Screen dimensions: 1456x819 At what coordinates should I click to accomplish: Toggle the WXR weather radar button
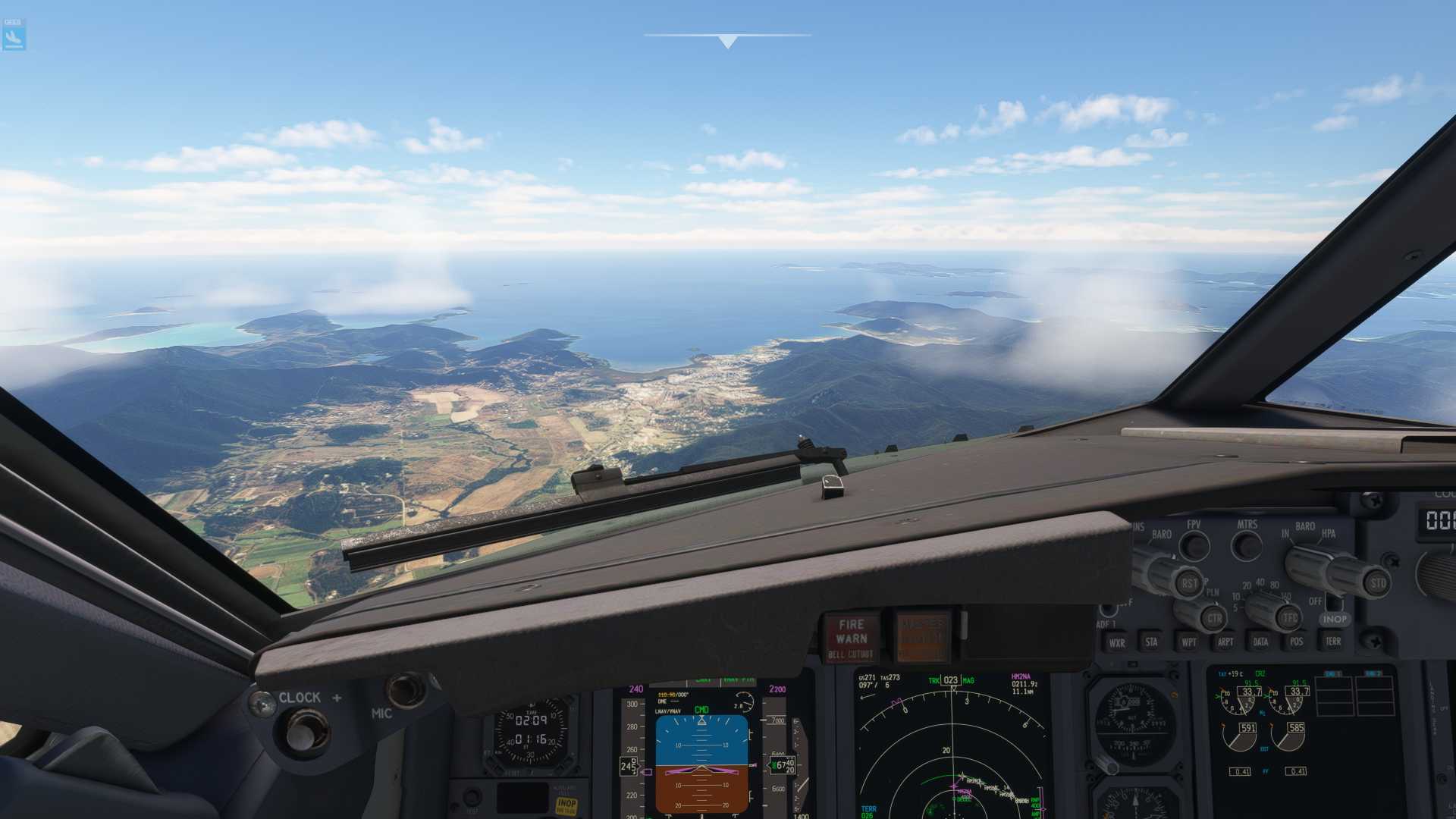point(1116,642)
